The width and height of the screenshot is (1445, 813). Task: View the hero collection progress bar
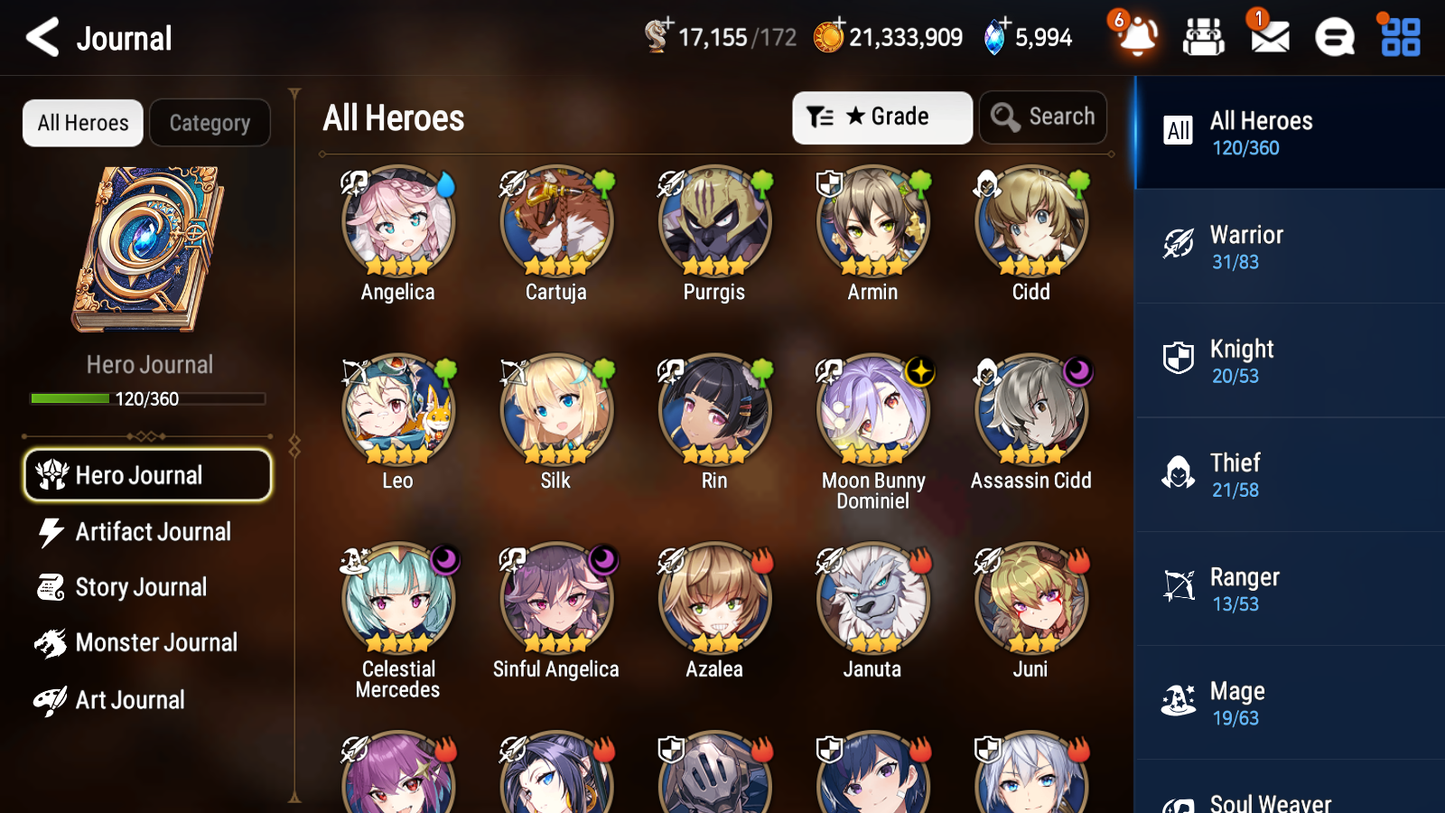tap(149, 398)
